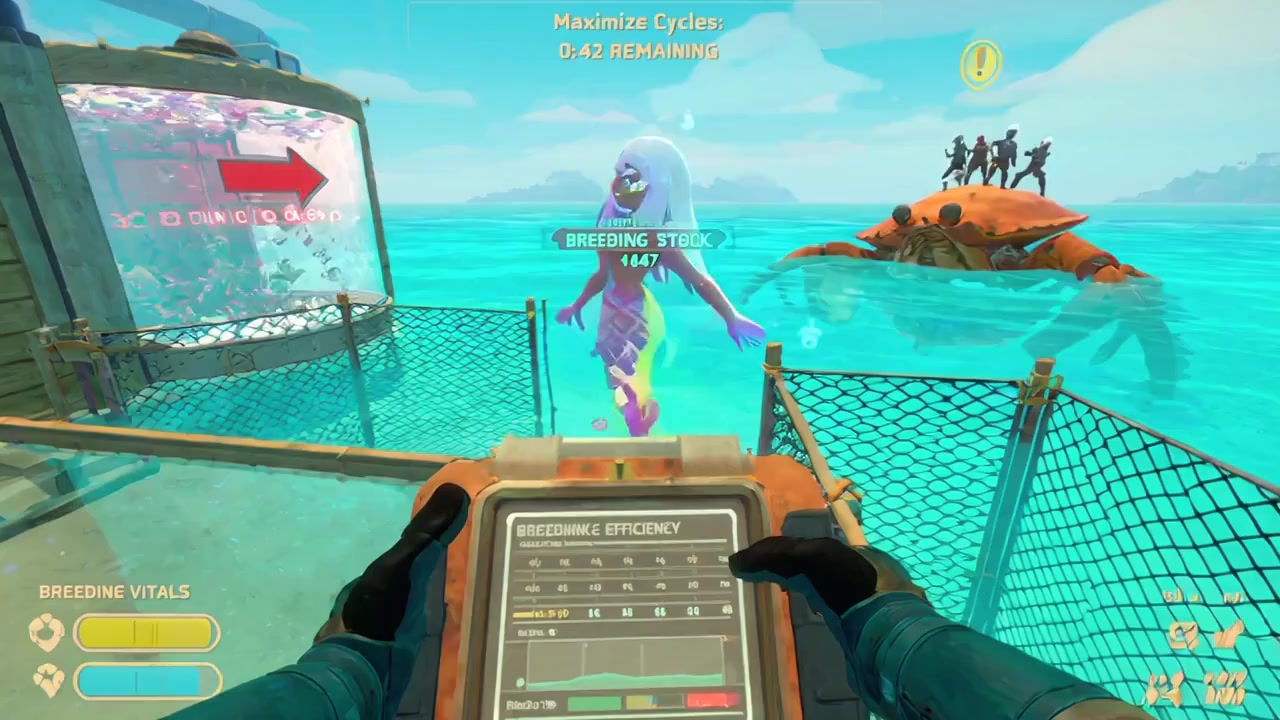Screen dimensions: 1280x720
Task: Click the yellow exclamation alert icon
Action: coord(980,64)
